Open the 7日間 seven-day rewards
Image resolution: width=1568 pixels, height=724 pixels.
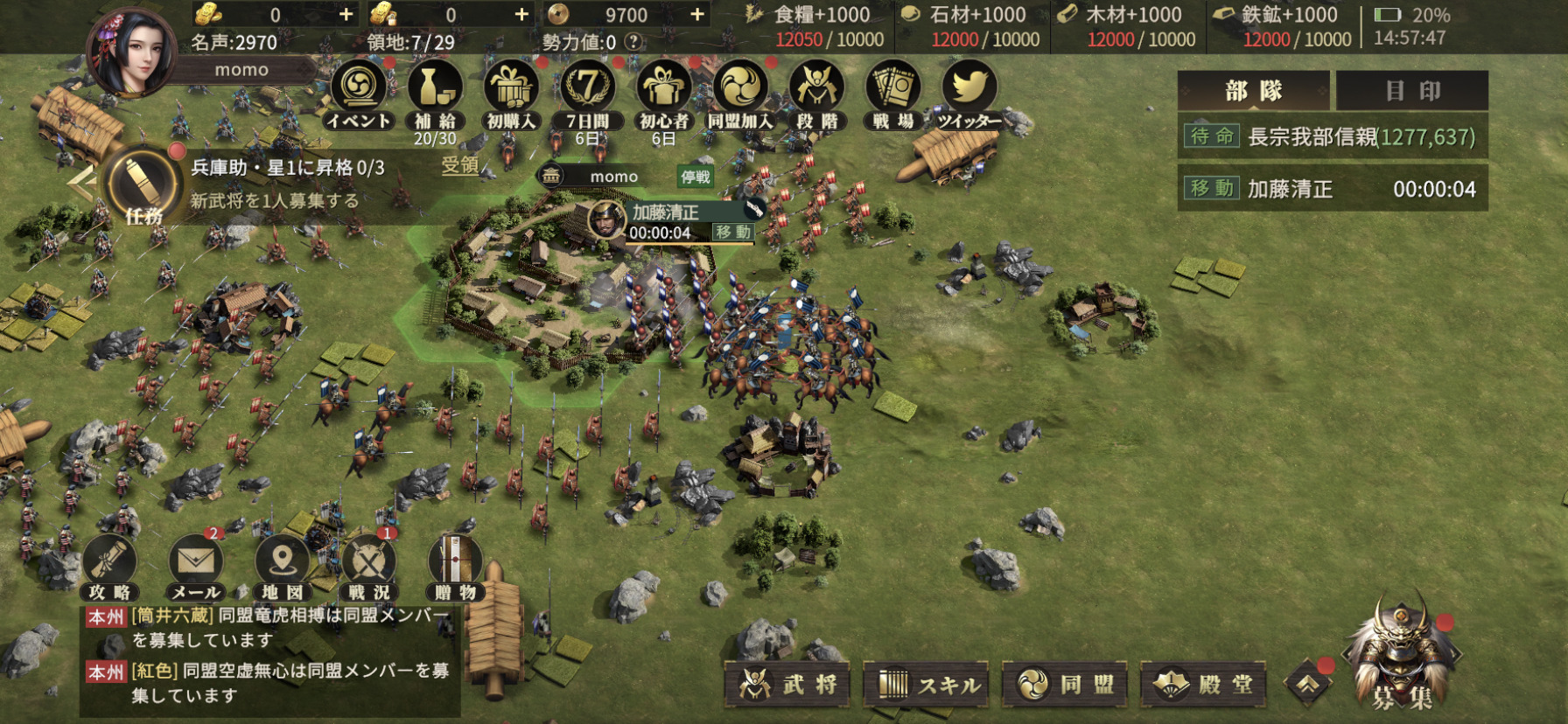pos(587,94)
